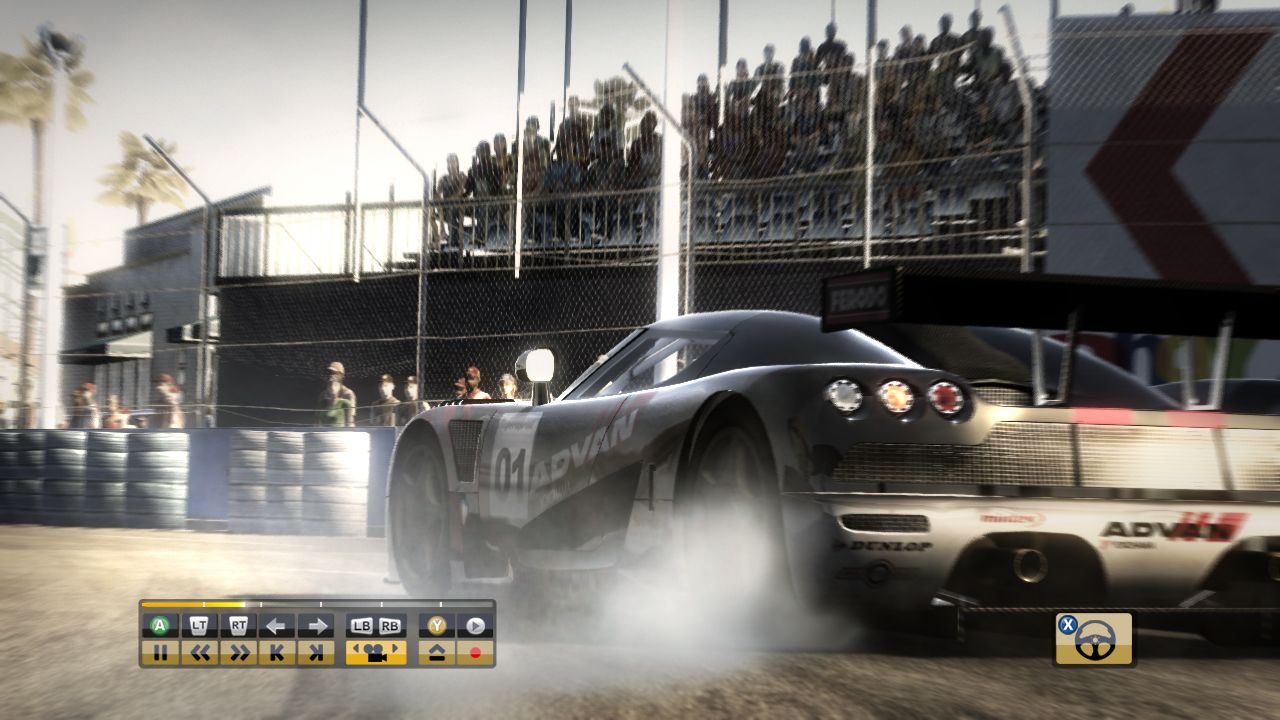Viewport: 1280px width, 720px height.
Task: Pause the replay playback
Action: tap(160, 652)
